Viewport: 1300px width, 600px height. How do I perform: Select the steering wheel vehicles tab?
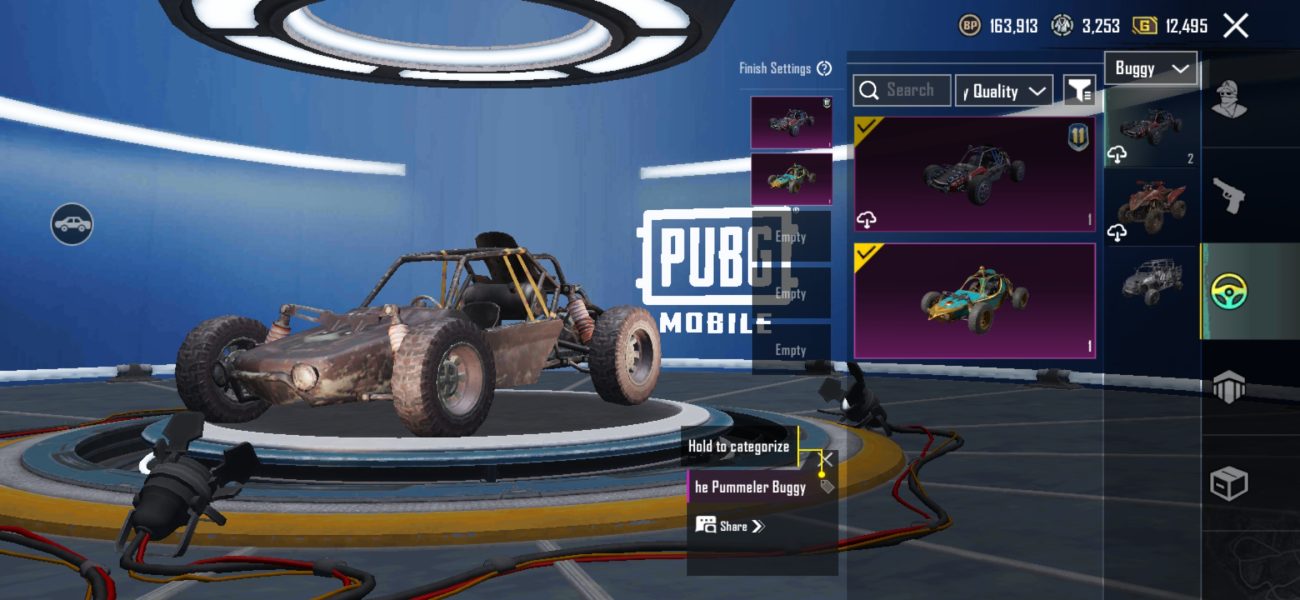[1229, 293]
